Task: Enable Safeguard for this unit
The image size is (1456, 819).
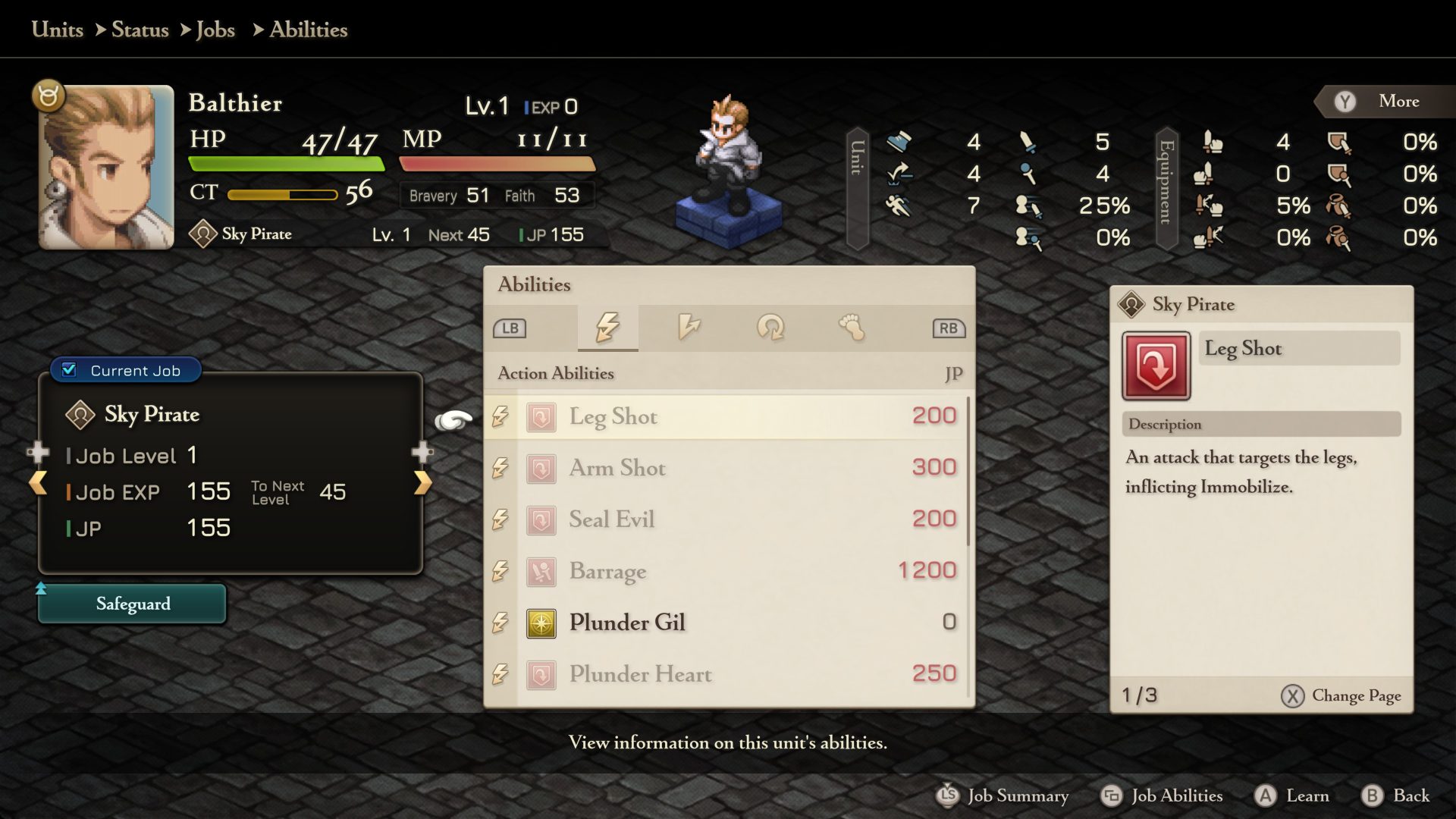Action: 132,604
